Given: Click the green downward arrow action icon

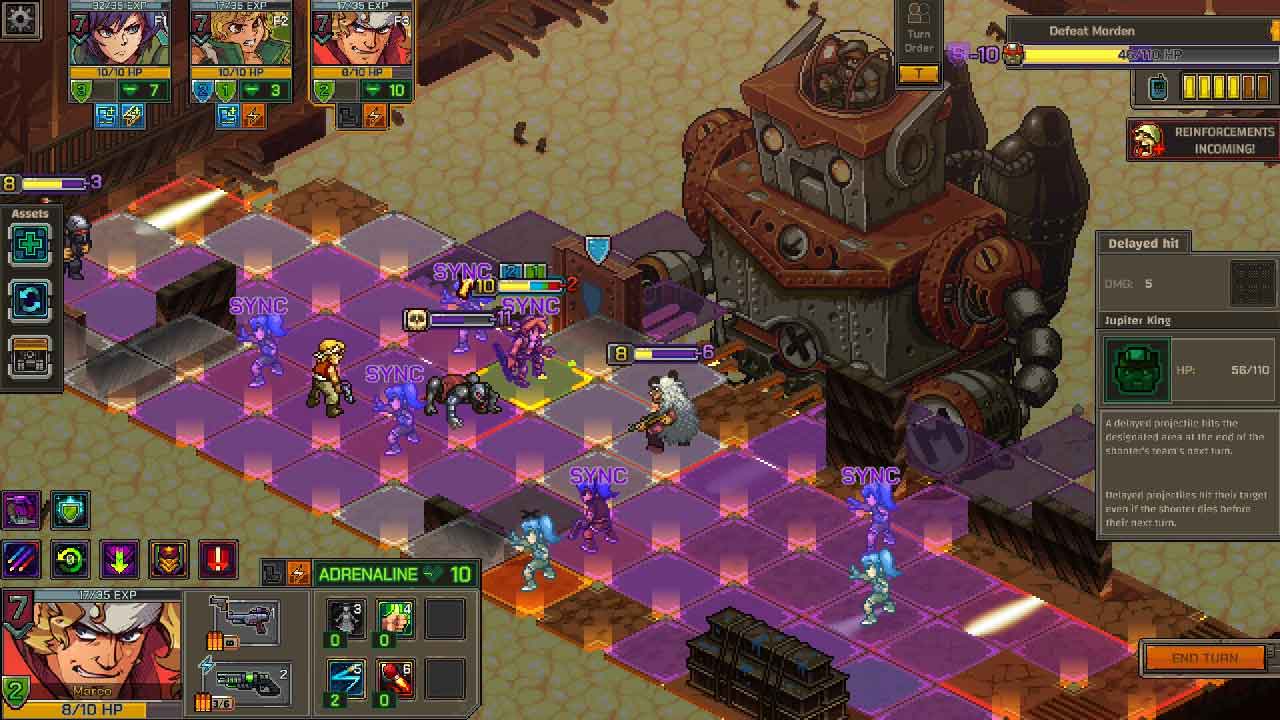Looking at the screenshot, I should 119,559.
